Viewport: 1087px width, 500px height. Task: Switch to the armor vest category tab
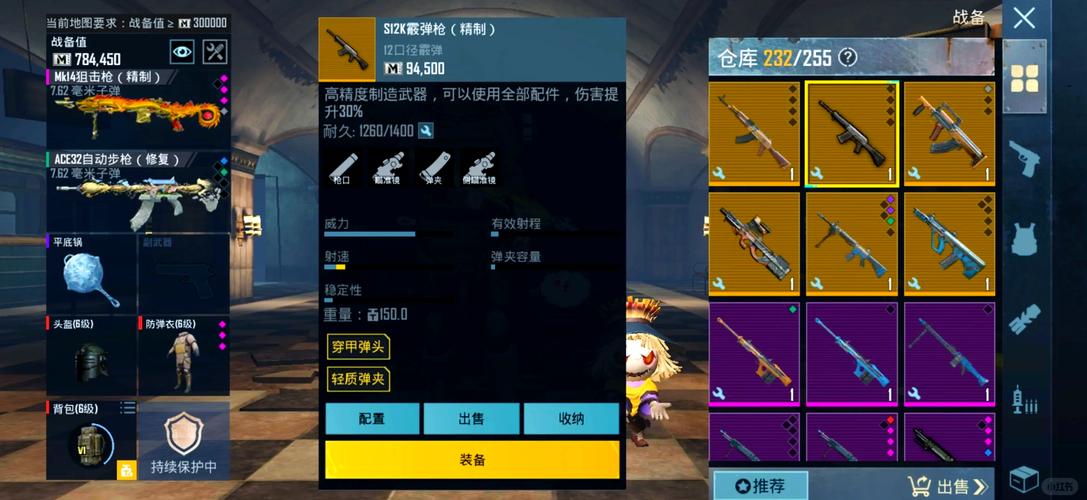[x=1024, y=241]
